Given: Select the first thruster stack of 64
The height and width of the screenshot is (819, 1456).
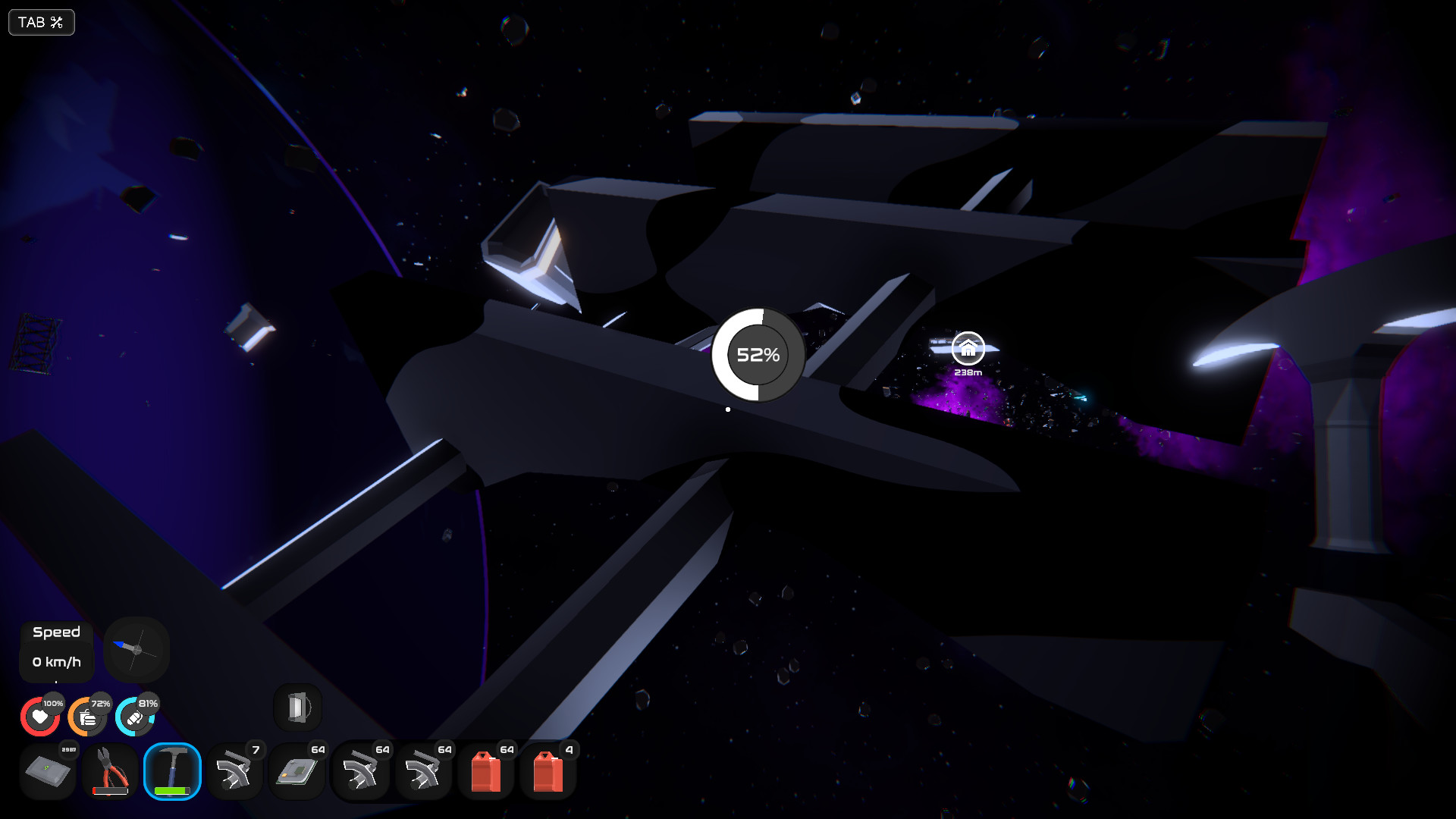Looking at the screenshot, I should [x=361, y=771].
